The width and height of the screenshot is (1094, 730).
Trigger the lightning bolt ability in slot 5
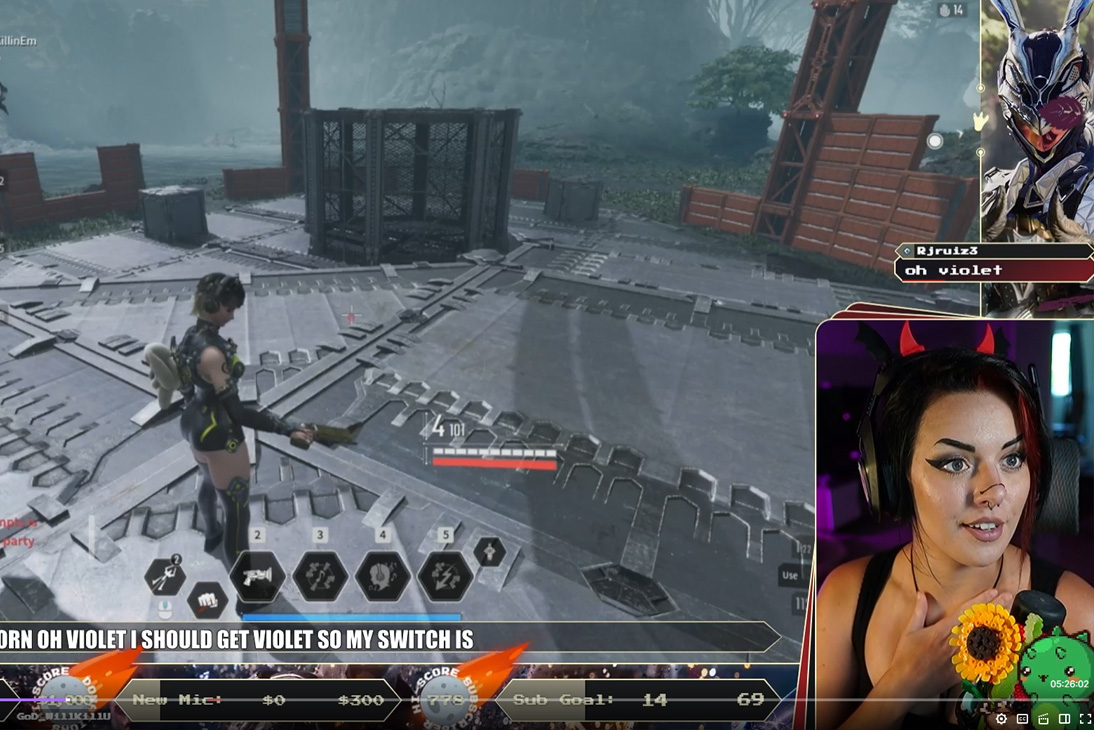pos(445,577)
